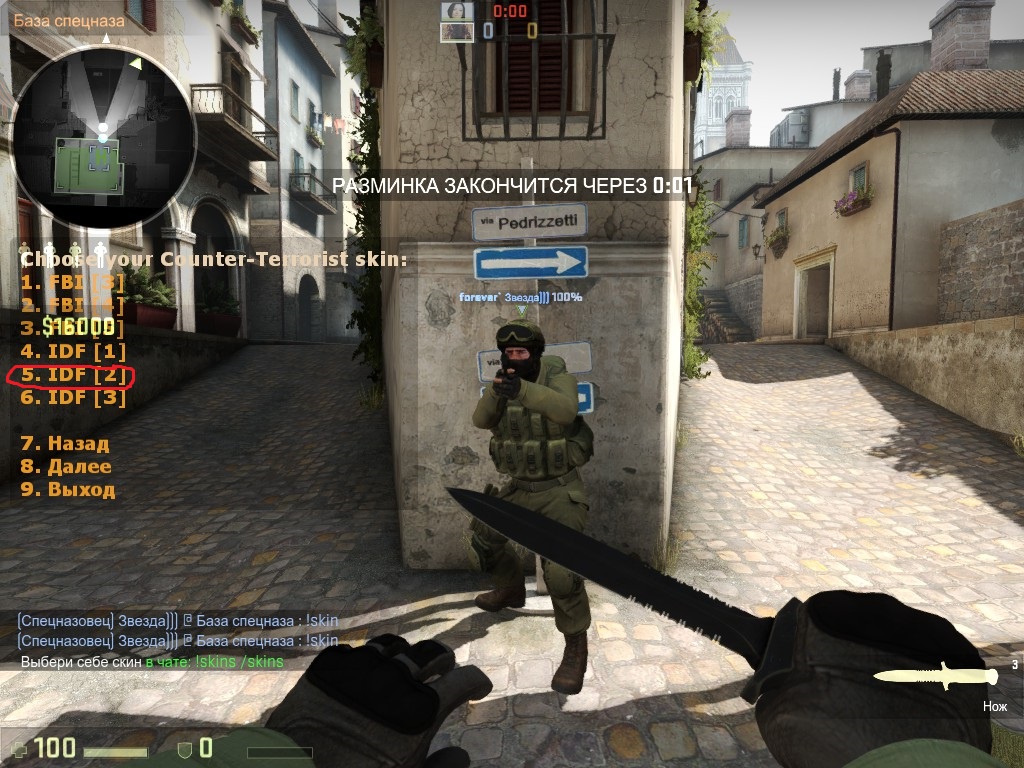The height and width of the screenshot is (768, 1024).
Task: Close the skin menu with Выход
Action: point(67,490)
